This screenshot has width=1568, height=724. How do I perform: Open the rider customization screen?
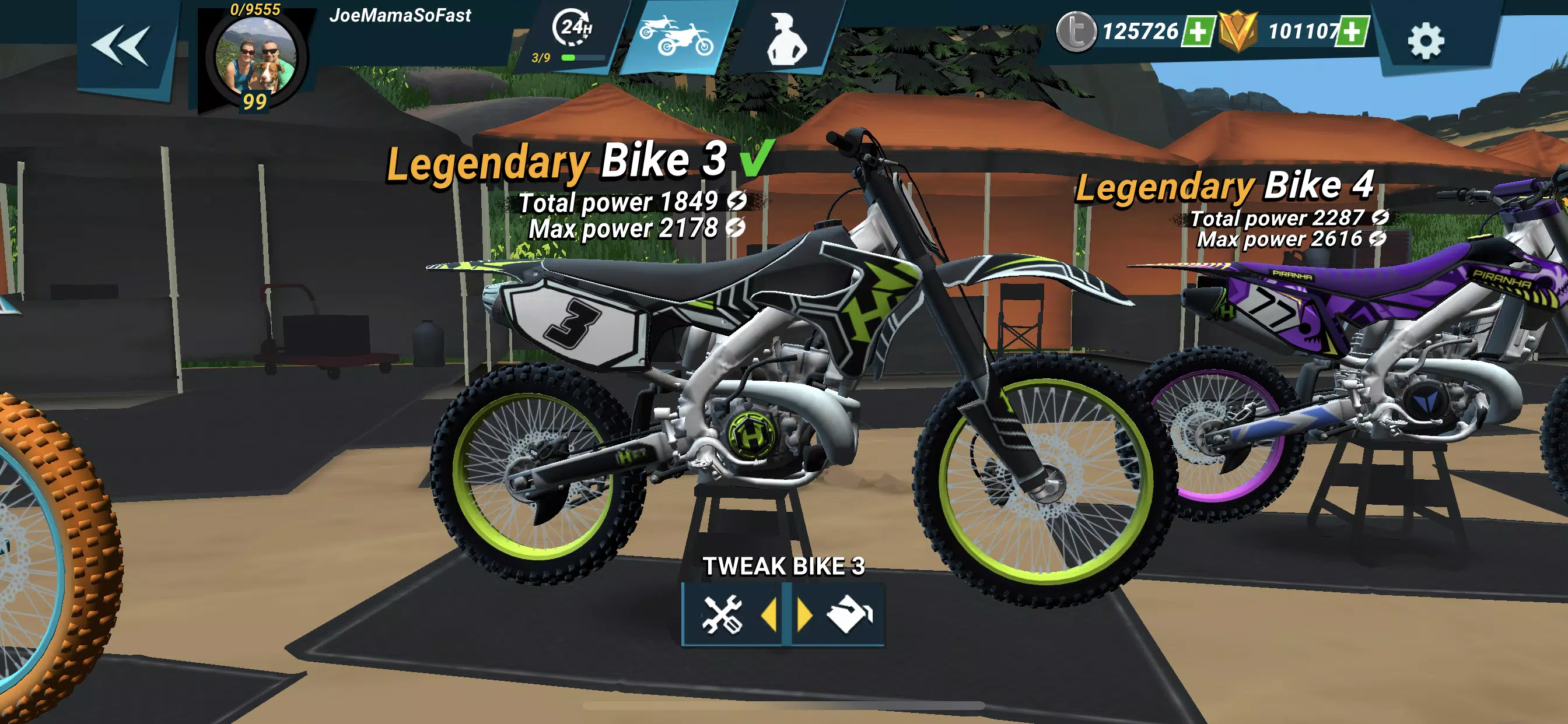click(785, 38)
